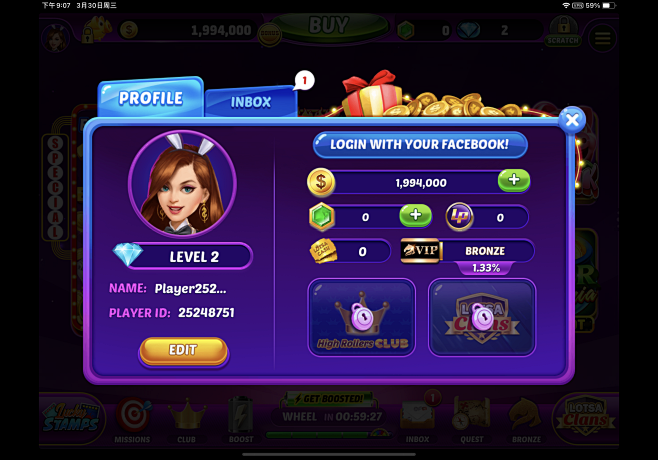The width and height of the screenshot is (658, 460).
Task: Open the Lucky Stamps feature
Action: pyautogui.click(x=73, y=420)
